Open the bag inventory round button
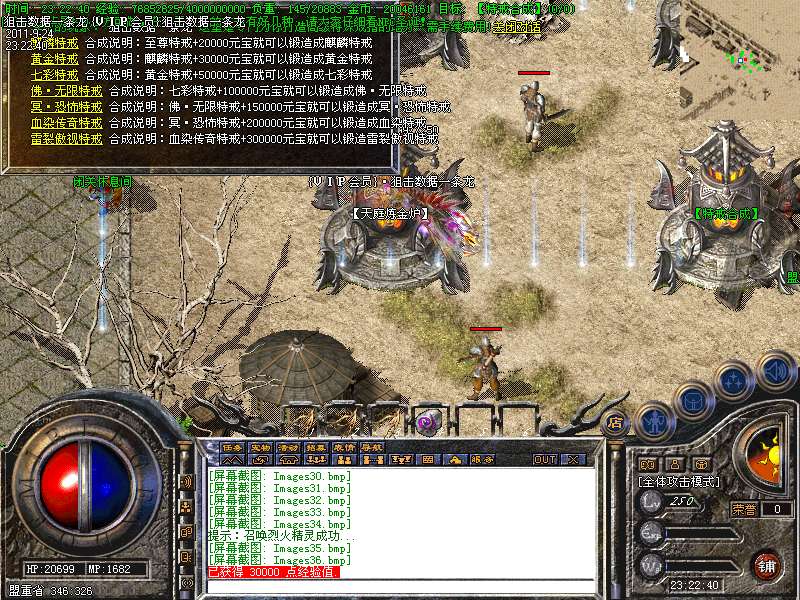 pyautogui.click(x=694, y=400)
